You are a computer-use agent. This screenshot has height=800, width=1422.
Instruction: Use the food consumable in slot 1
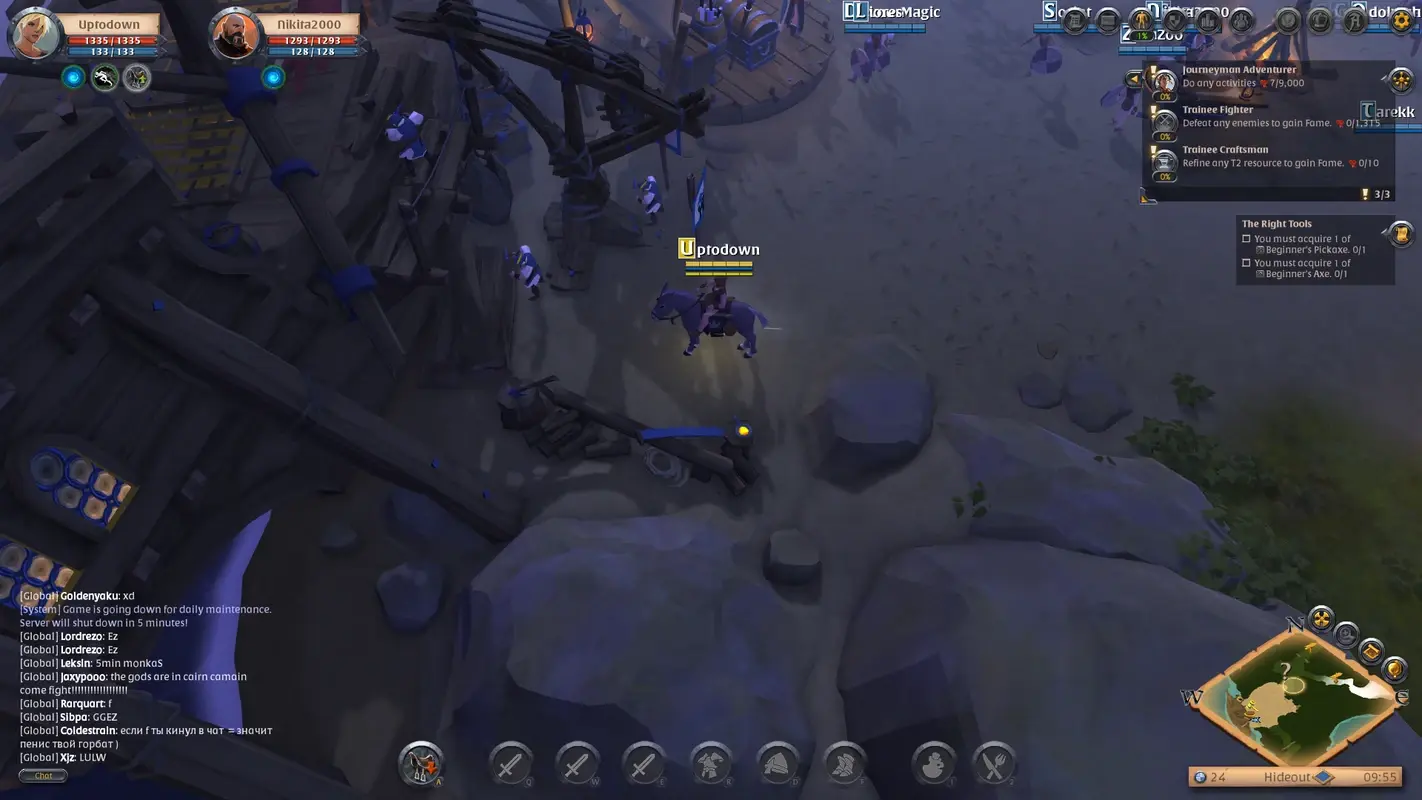click(932, 764)
